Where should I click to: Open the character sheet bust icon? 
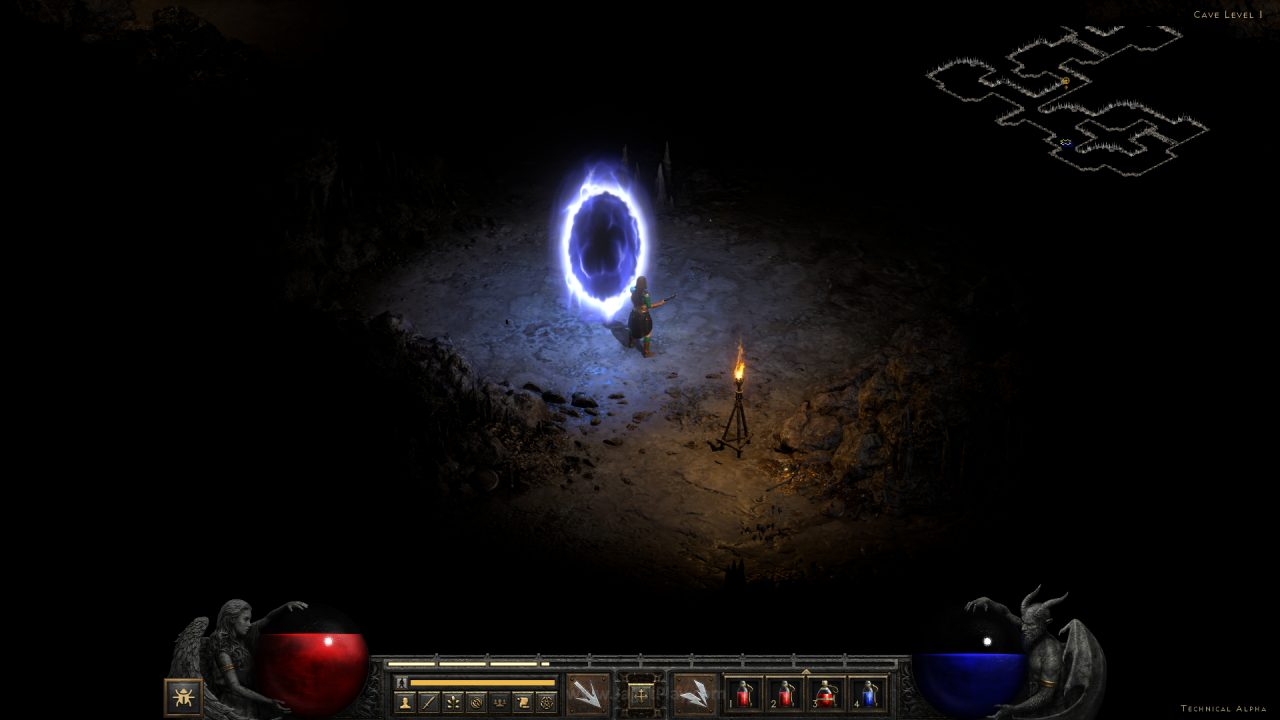[x=406, y=702]
